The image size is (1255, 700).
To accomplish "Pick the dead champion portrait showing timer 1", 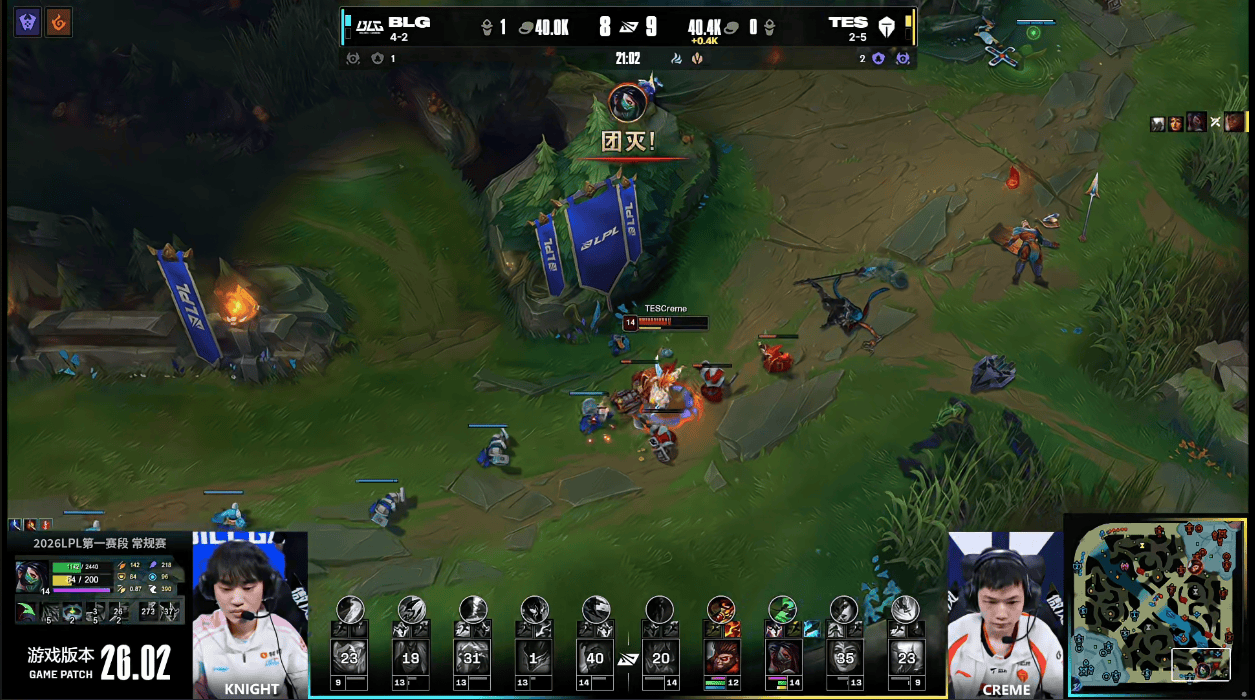I will [x=534, y=658].
